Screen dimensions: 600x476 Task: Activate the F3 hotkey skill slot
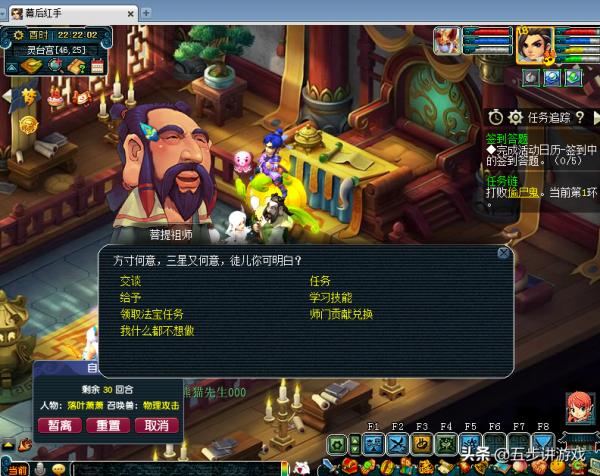click(421, 443)
